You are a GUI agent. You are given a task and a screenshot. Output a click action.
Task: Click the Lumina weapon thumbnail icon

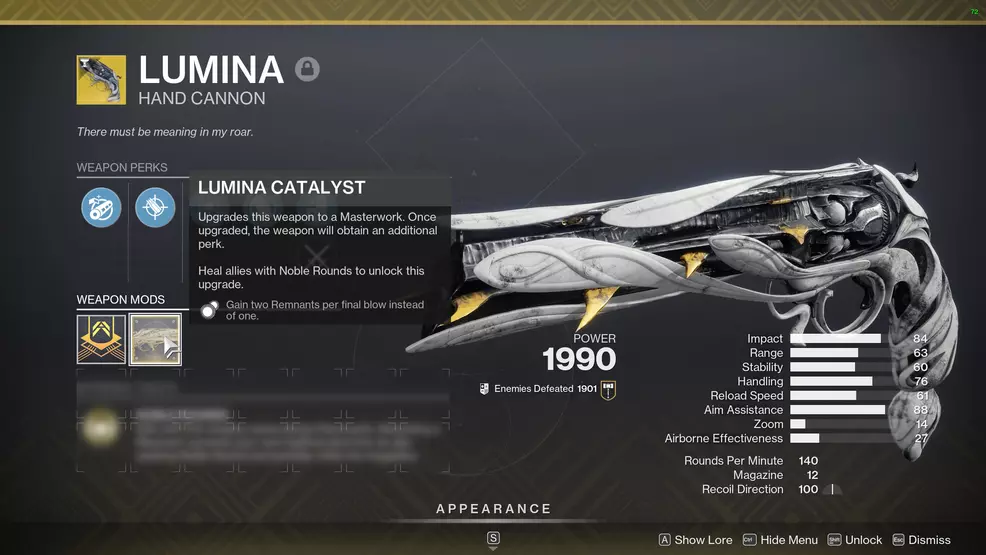click(x=101, y=80)
